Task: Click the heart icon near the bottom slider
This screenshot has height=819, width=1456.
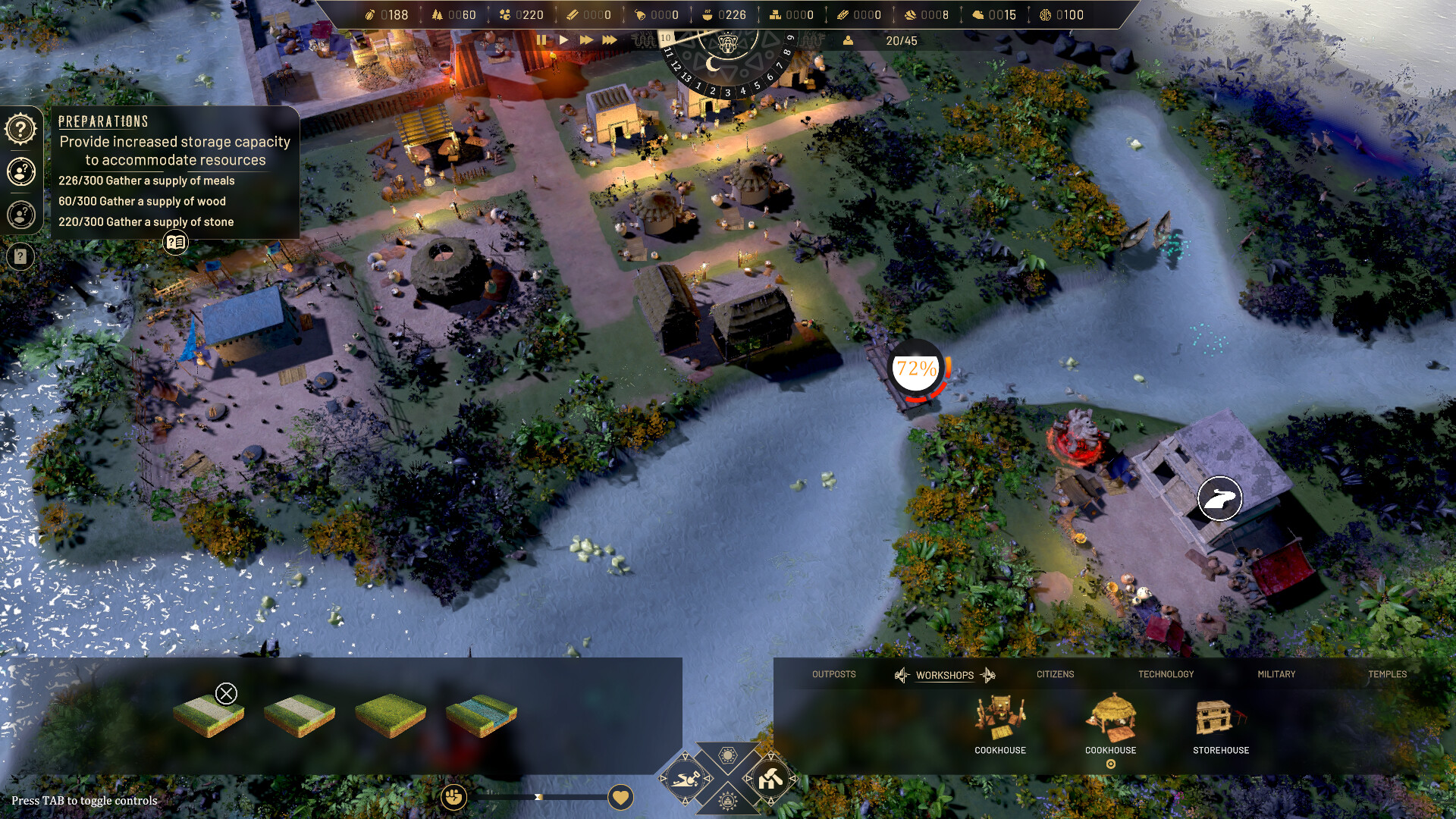Action: click(x=620, y=798)
